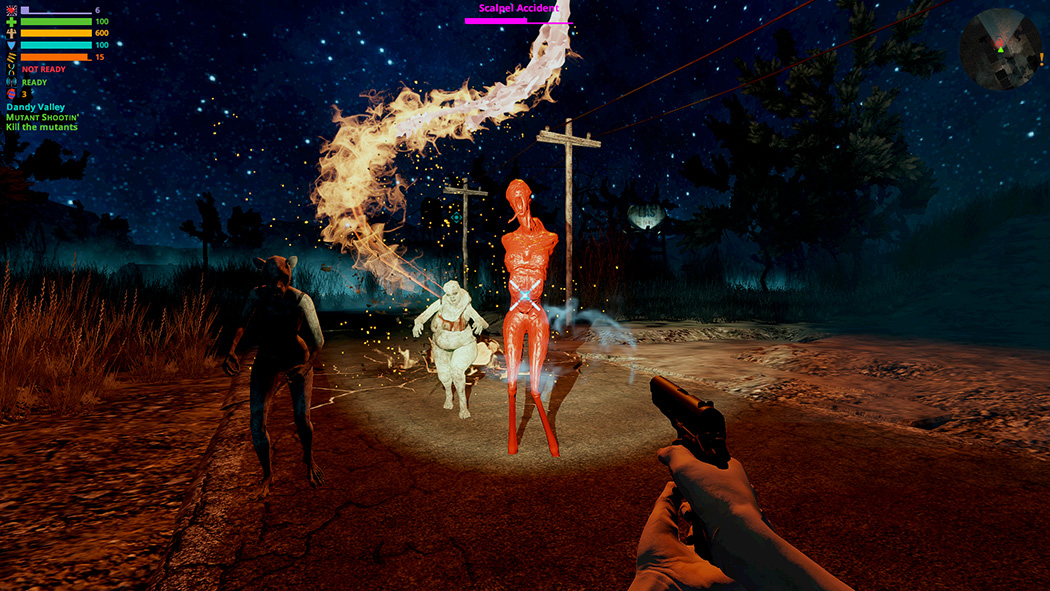Click the orange exclamation marker beside the minimap

pos(1041,59)
